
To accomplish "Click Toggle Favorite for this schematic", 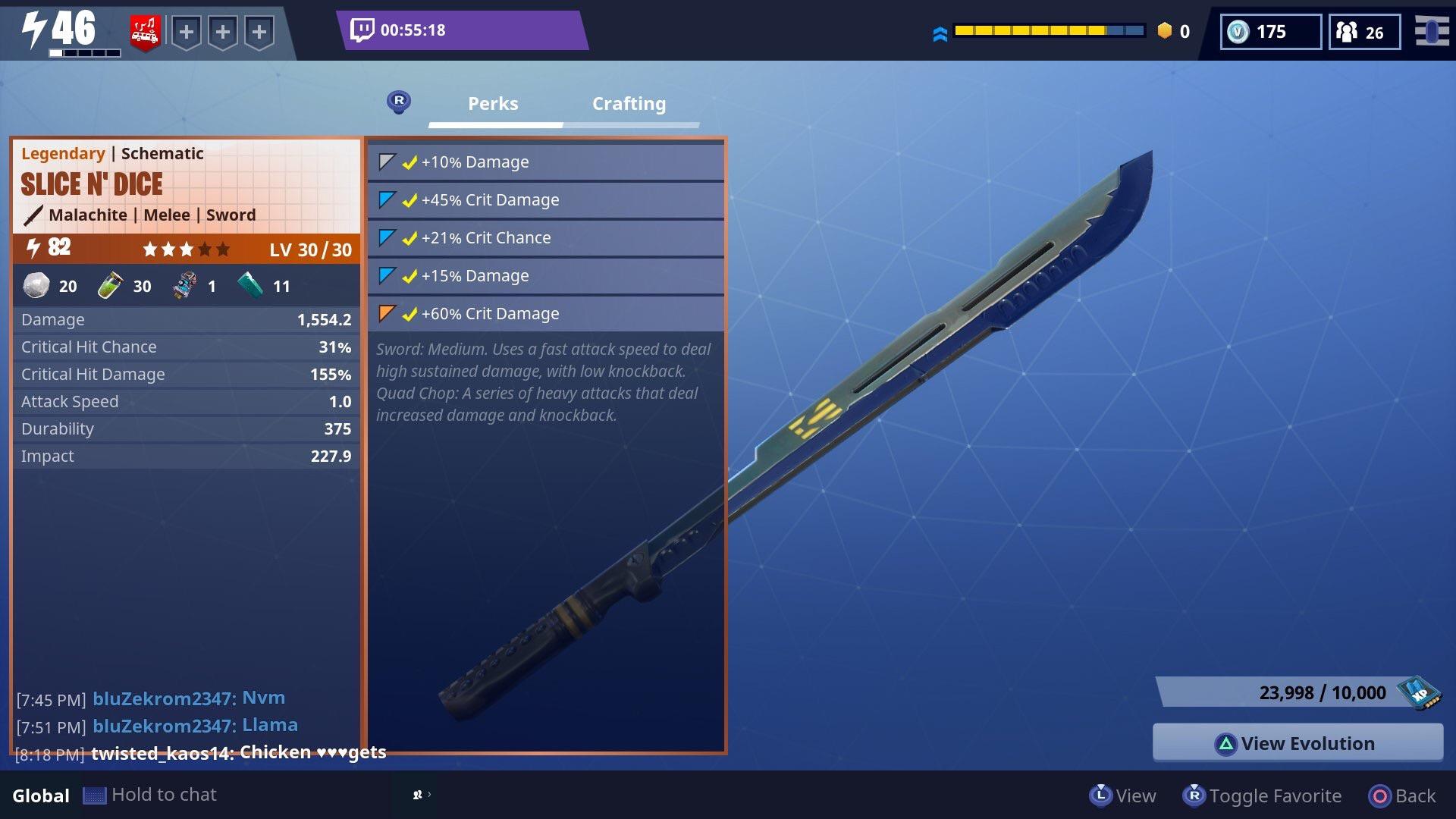I will click(x=1263, y=795).
